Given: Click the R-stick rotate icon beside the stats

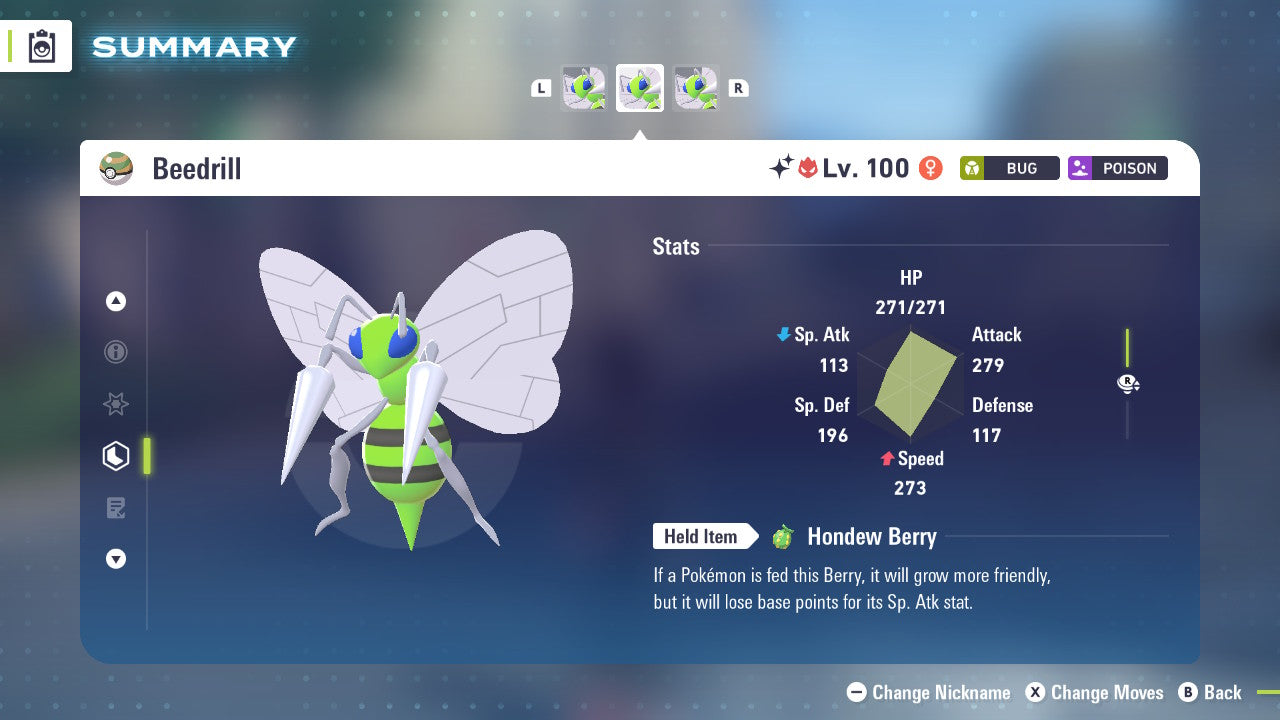Looking at the screenshot, I should tap(1127, 383).
